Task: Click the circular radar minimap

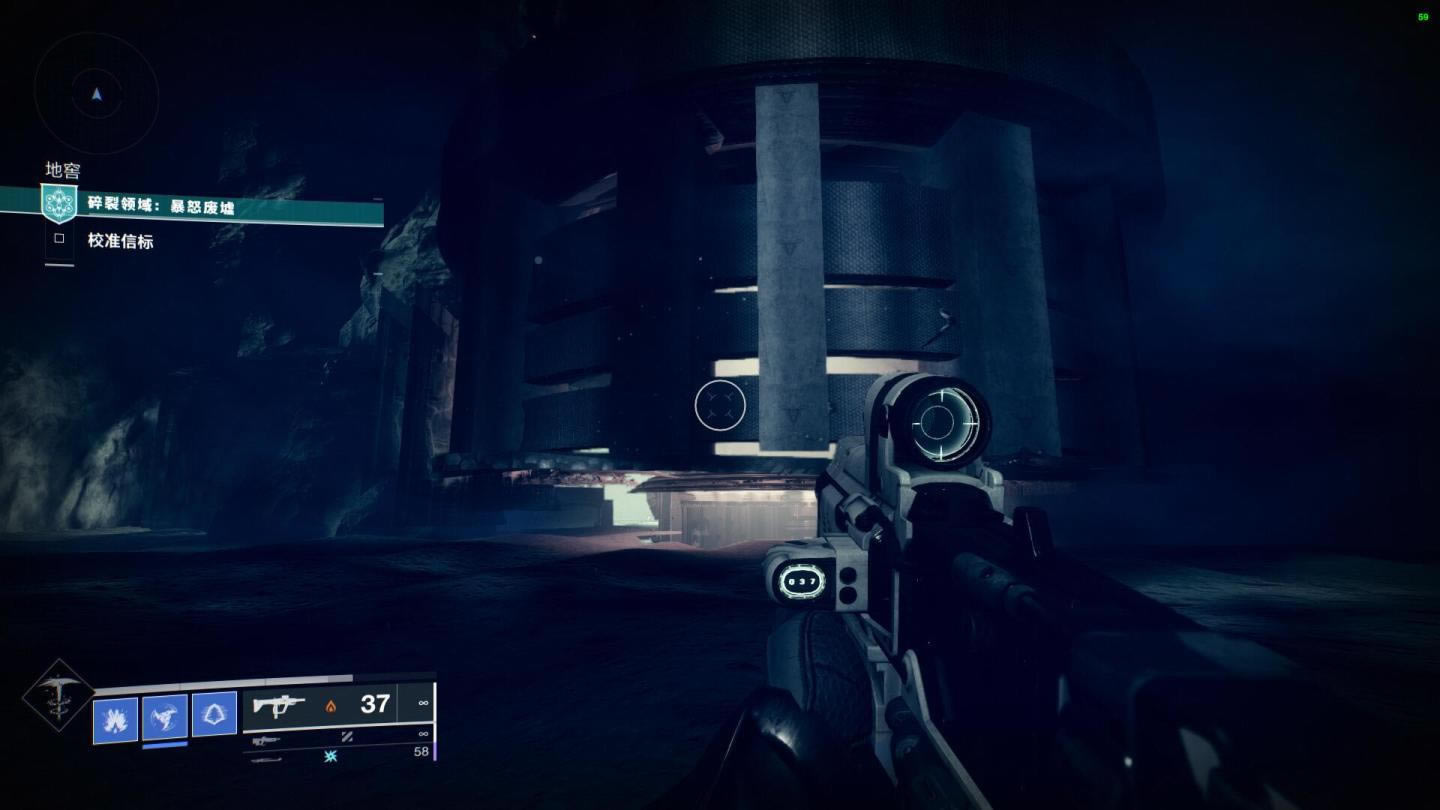Action: [96, 93]
